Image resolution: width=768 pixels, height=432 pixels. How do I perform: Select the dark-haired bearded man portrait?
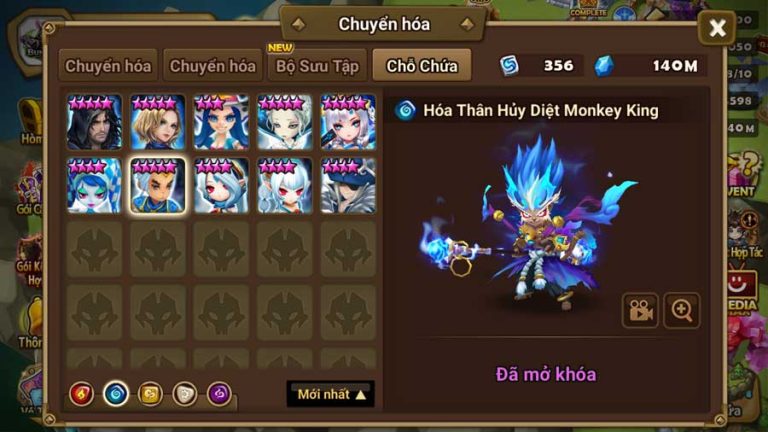click(95, 122)
